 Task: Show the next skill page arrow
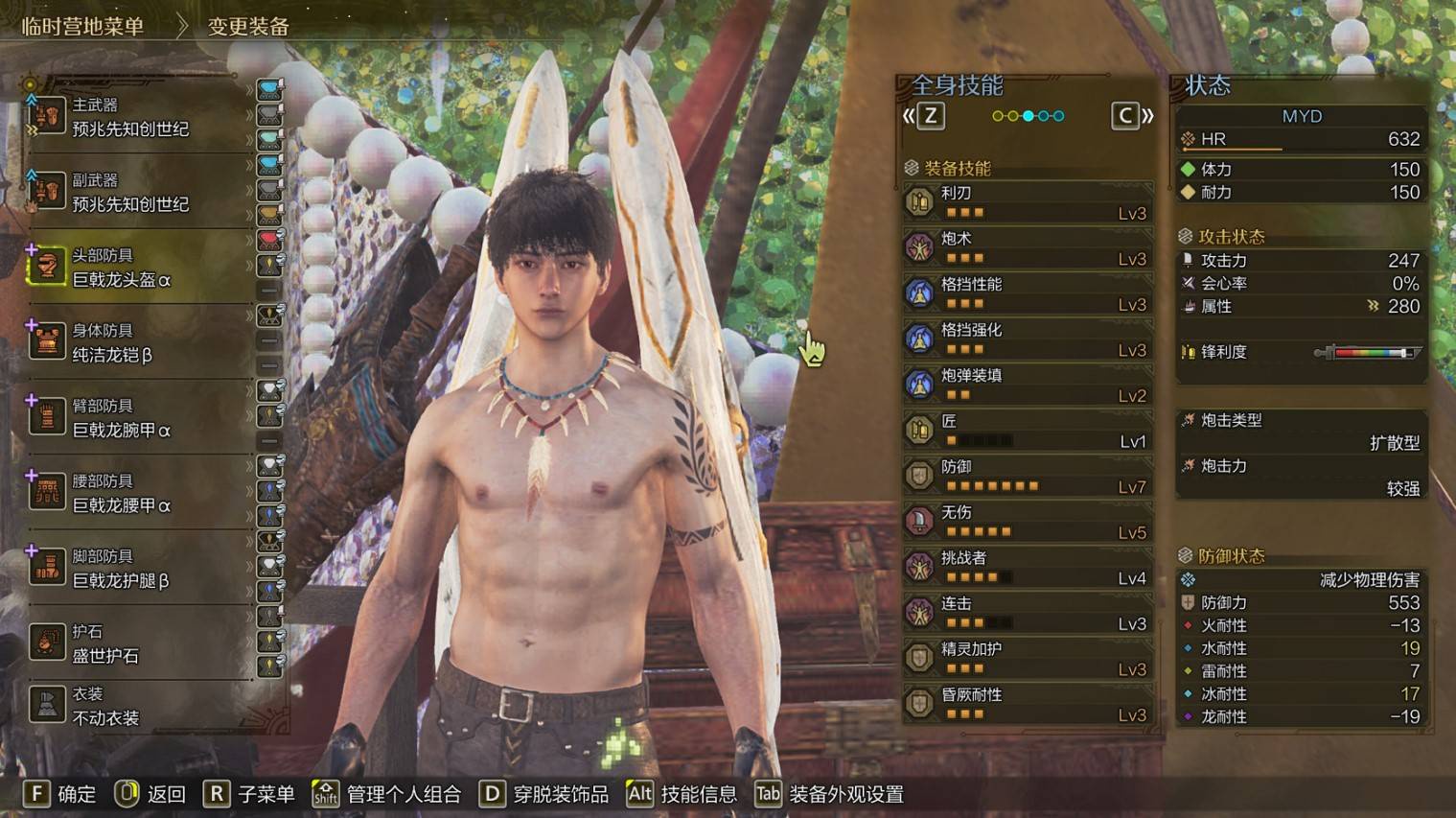click(1132, 116)
